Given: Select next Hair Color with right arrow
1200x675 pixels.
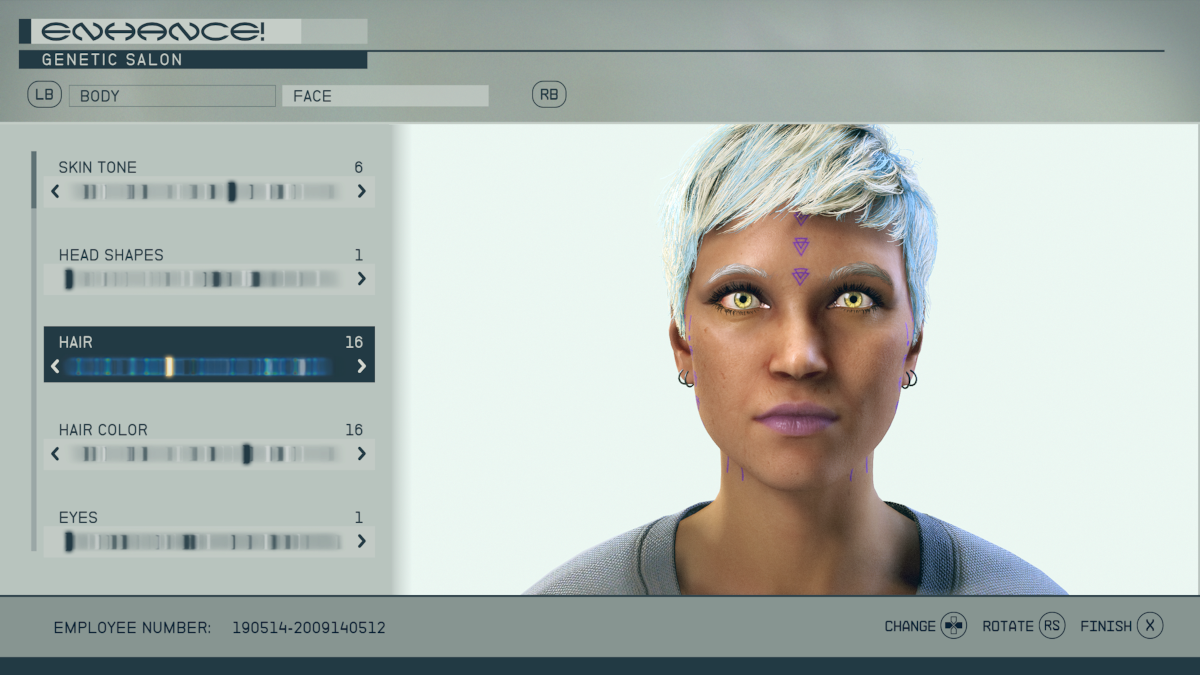Looking at the screenshot, I should coord(361,454).
